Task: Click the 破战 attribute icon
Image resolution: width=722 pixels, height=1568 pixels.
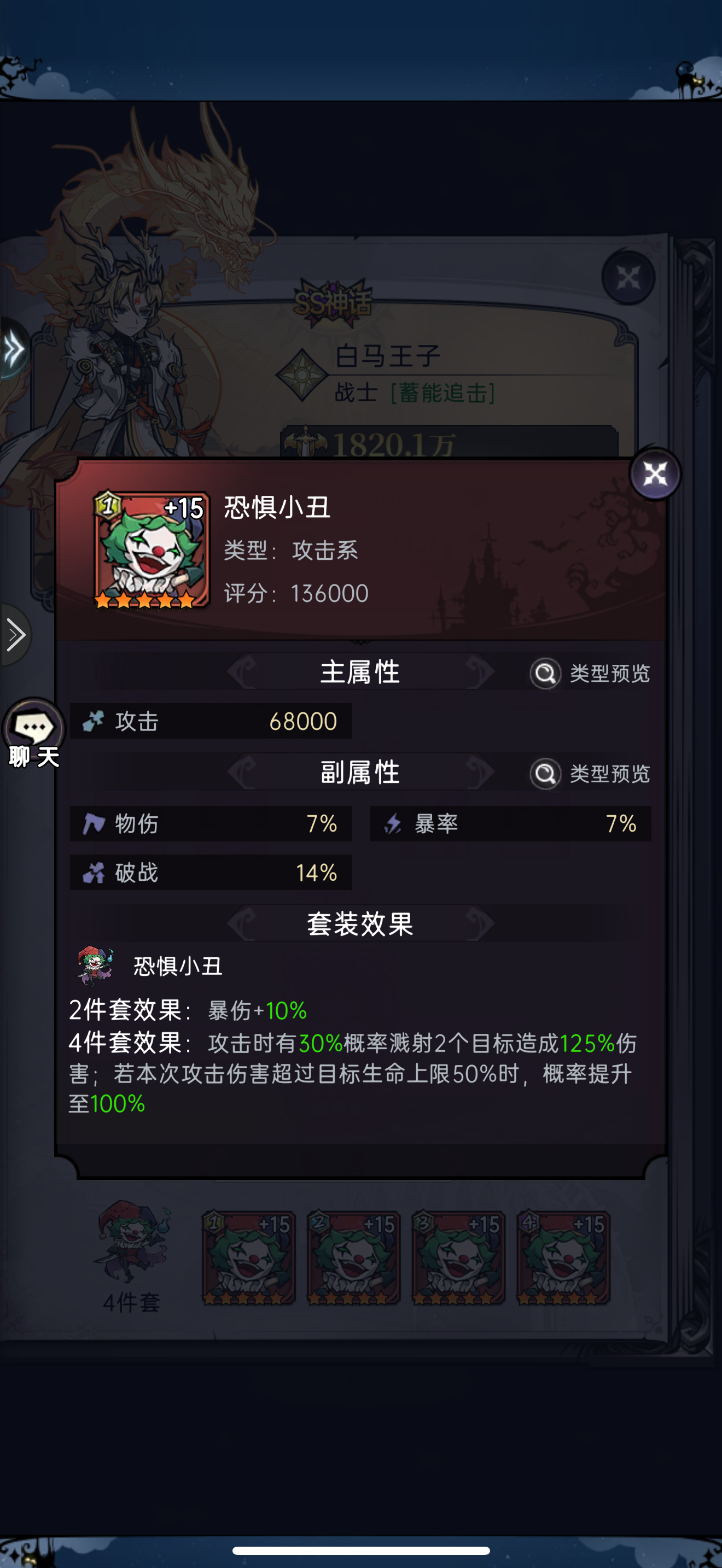Action: (96, 872)
